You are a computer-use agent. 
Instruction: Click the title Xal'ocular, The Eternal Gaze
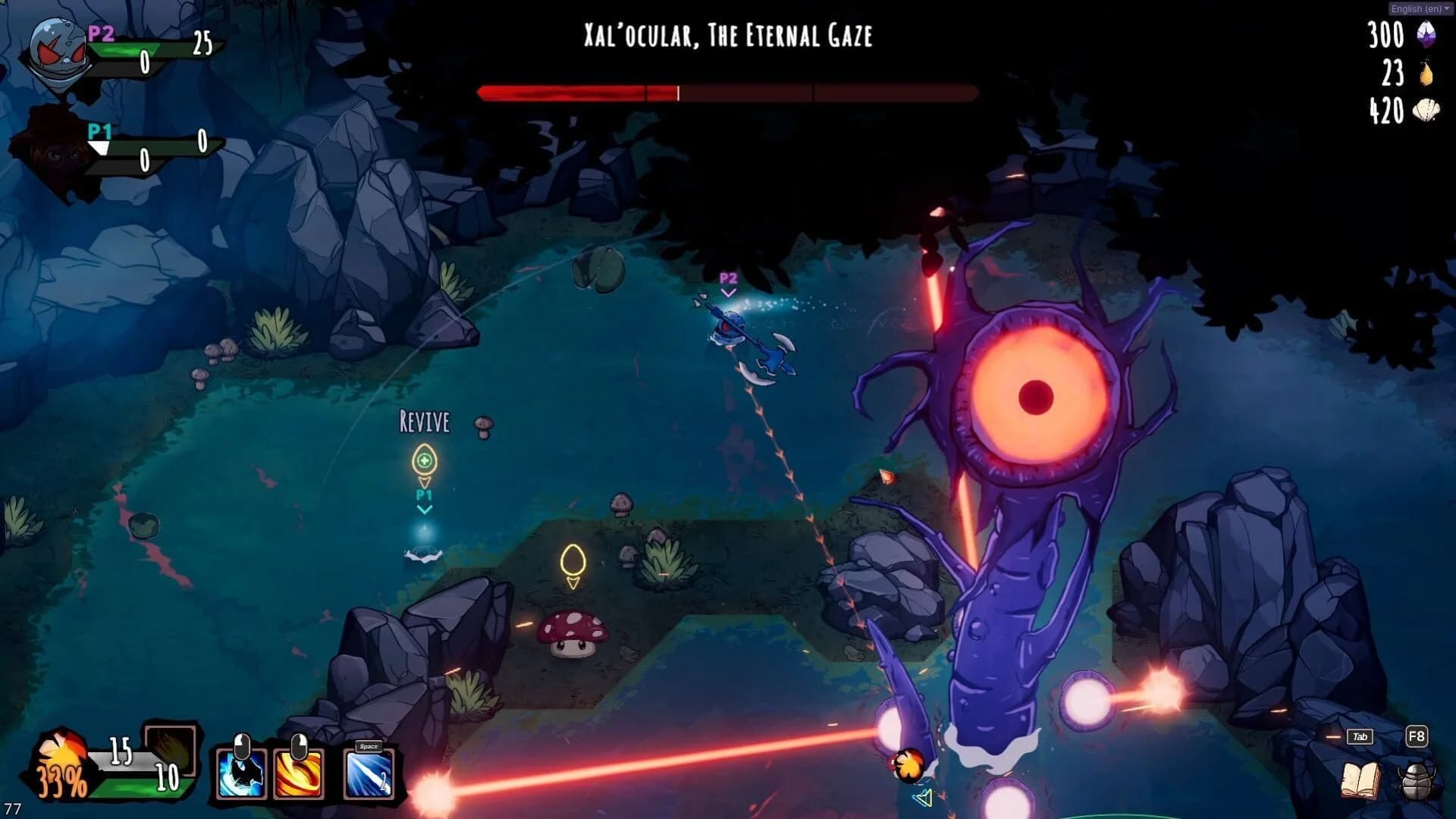pyautogui.click(x=727, y=36)
